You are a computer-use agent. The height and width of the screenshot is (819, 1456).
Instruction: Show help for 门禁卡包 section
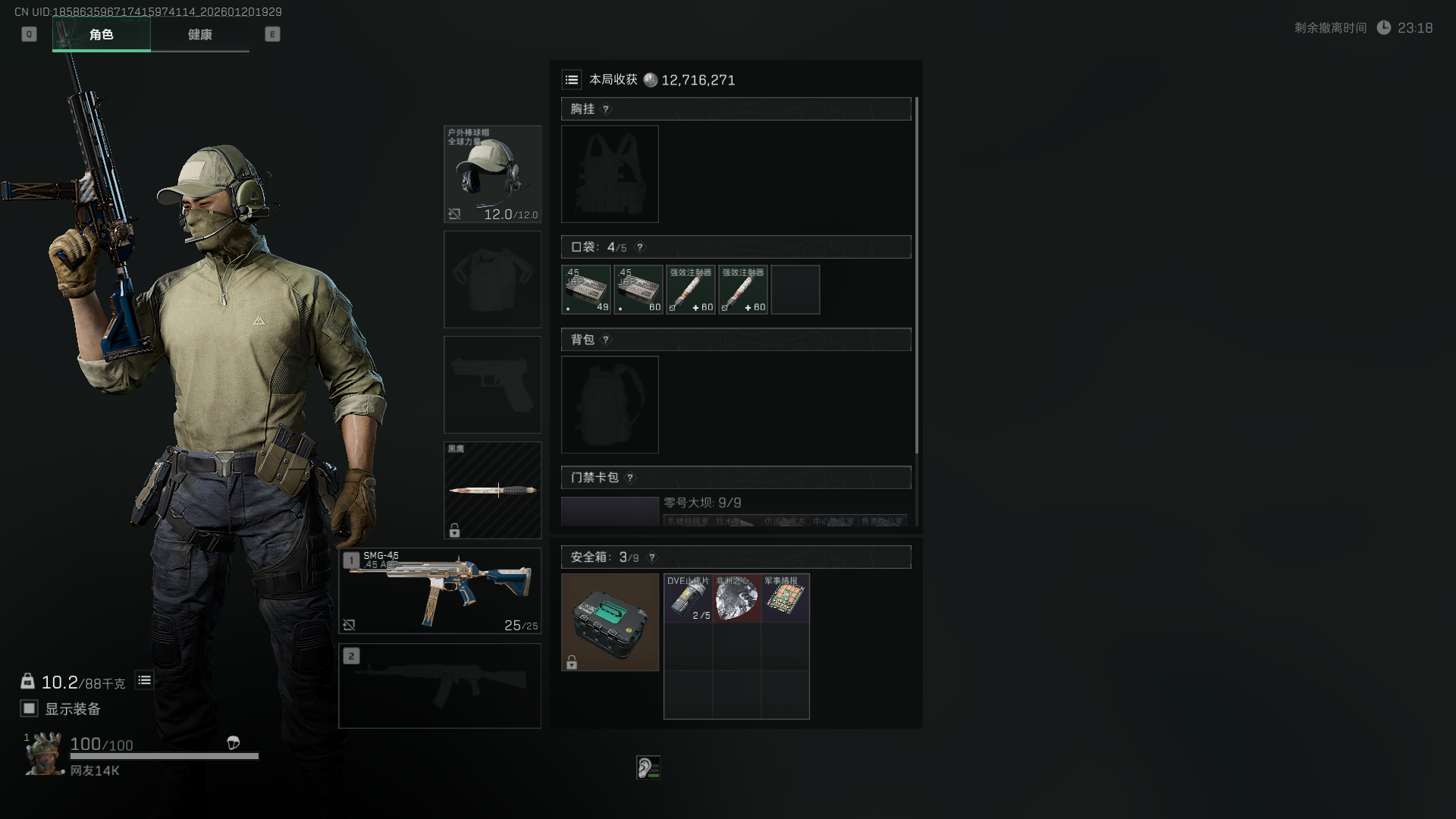(x=630, y=478)
